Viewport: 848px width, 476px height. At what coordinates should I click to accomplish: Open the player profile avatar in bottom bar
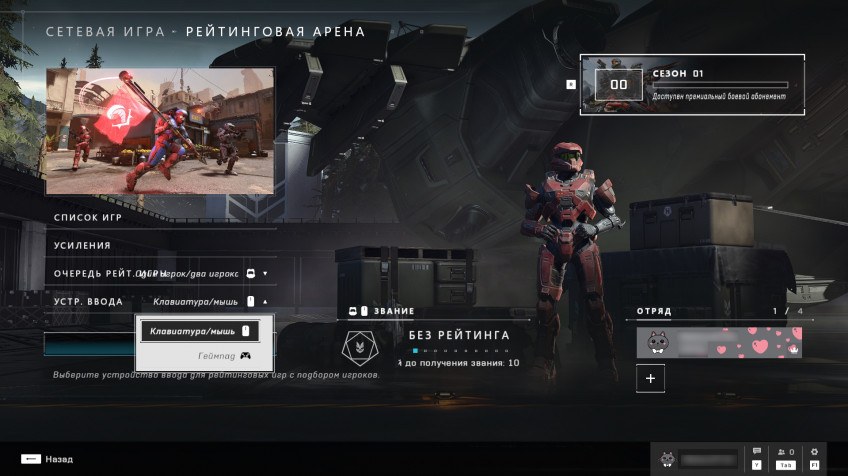click(666, 459)
